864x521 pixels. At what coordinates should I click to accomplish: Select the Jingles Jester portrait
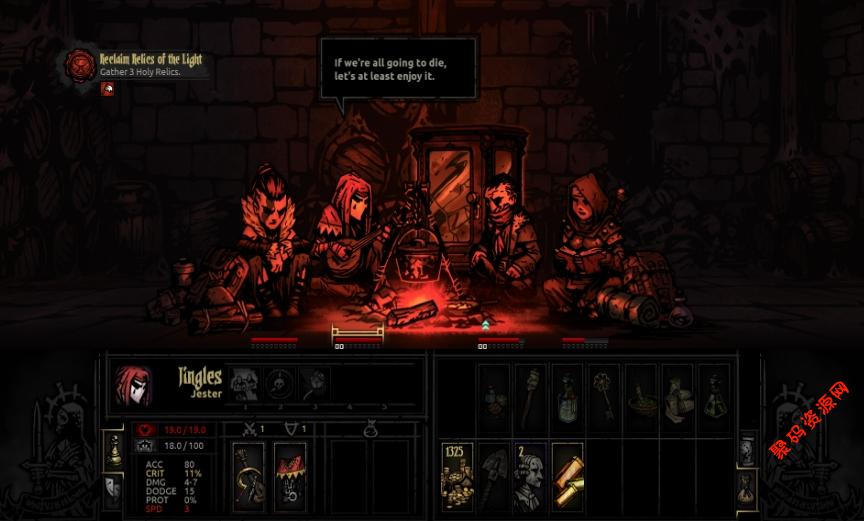[x=133, y=386]
